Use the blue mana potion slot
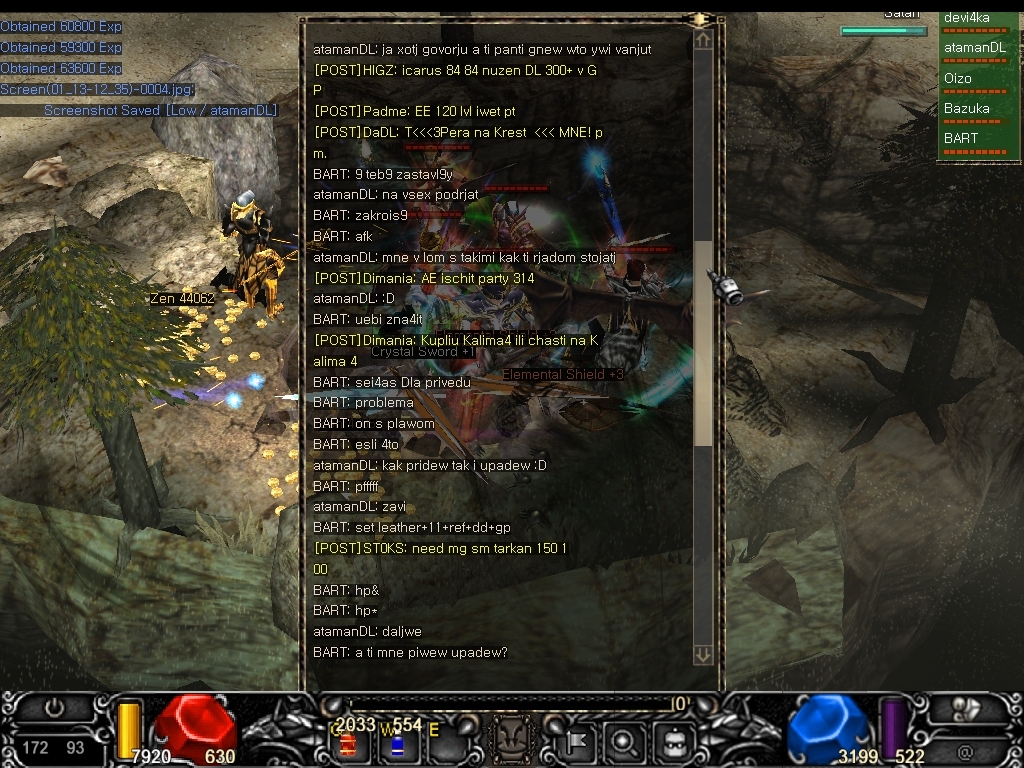 coord(397,744)
